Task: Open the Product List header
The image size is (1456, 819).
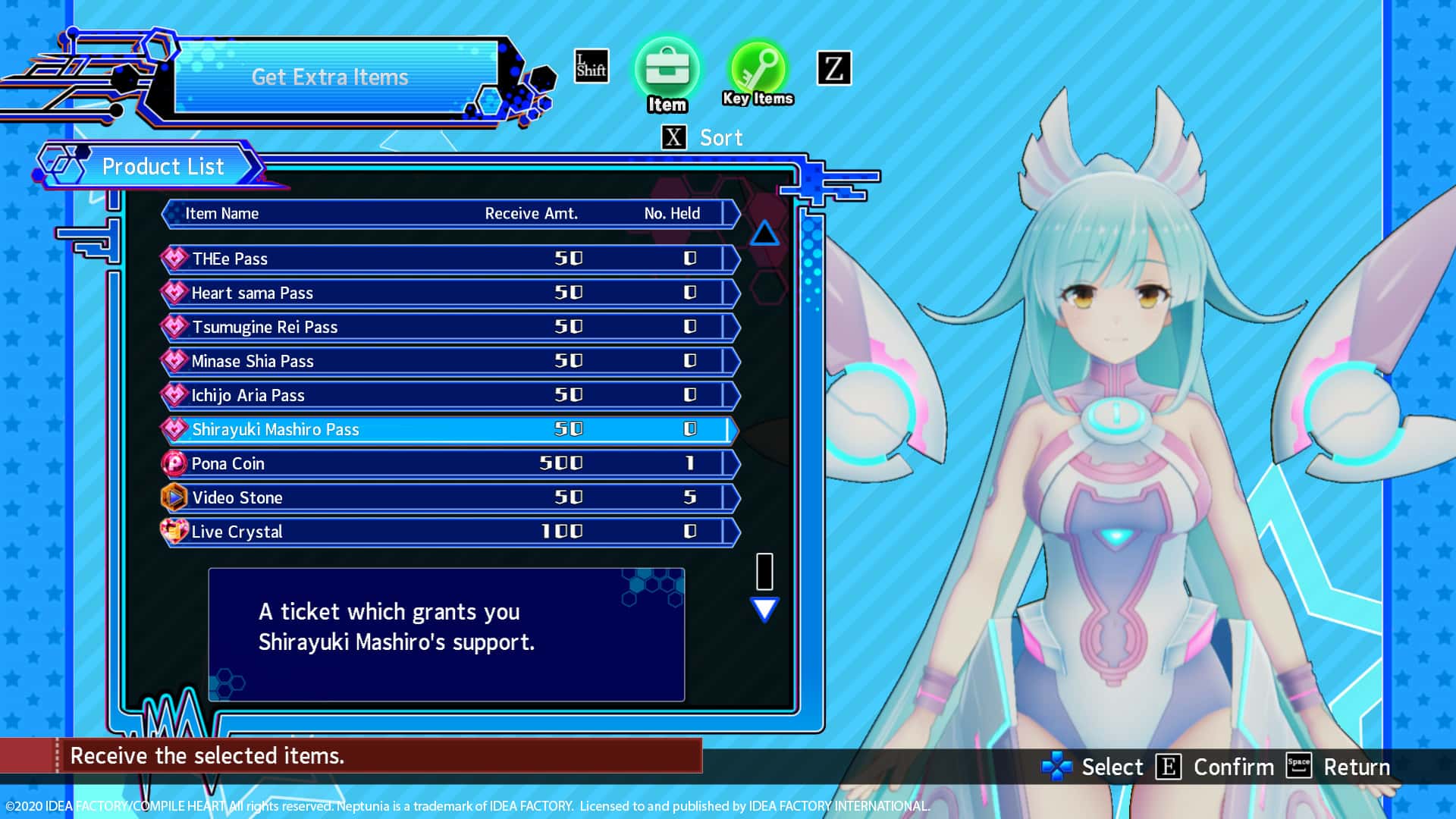Action: 163,166
